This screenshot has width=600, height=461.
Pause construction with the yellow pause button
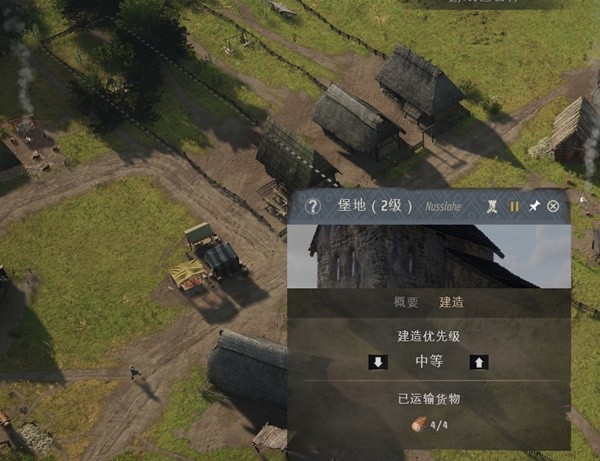pos(514,207)
